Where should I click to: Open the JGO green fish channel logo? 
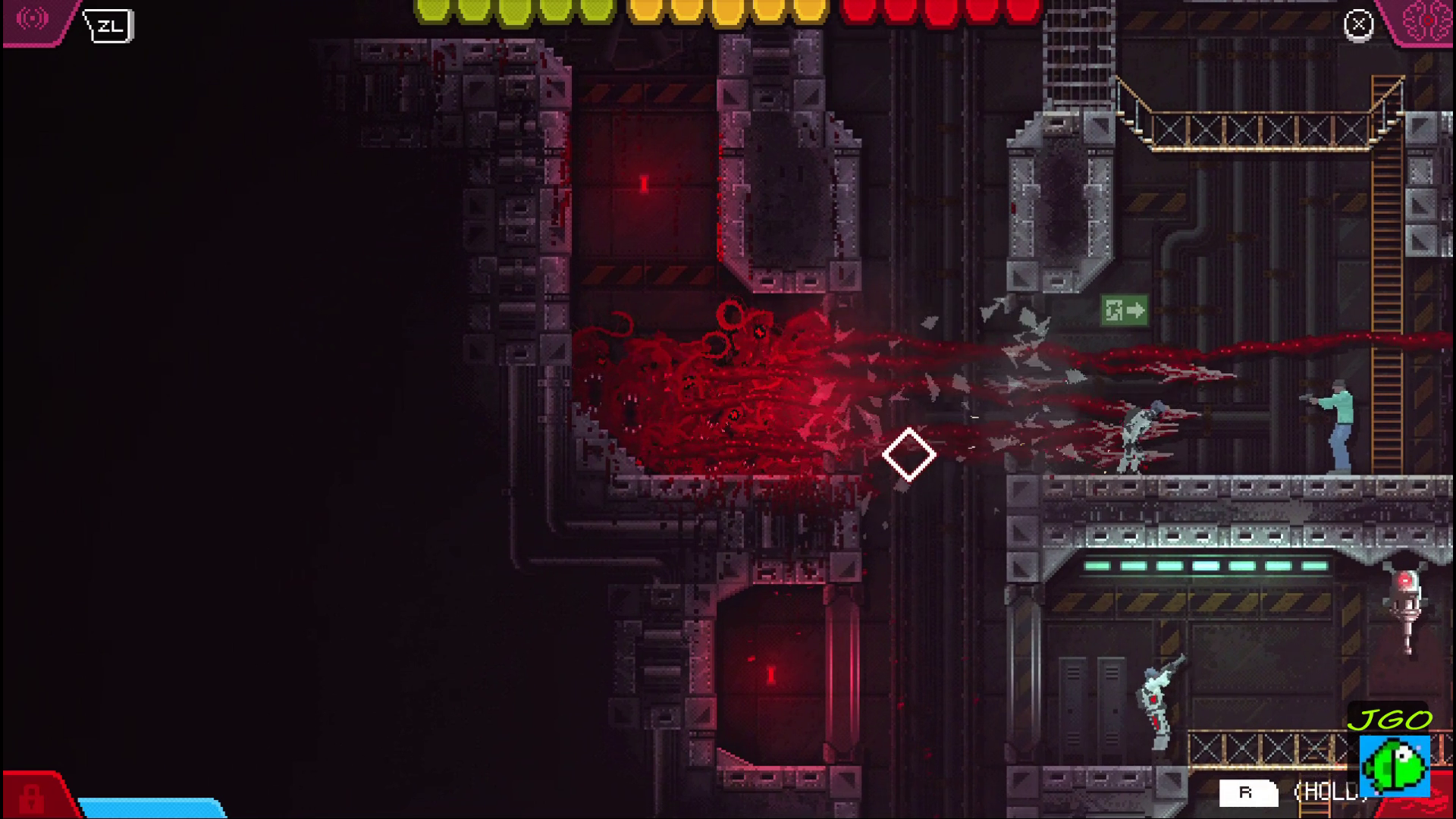coord(1395,766)
